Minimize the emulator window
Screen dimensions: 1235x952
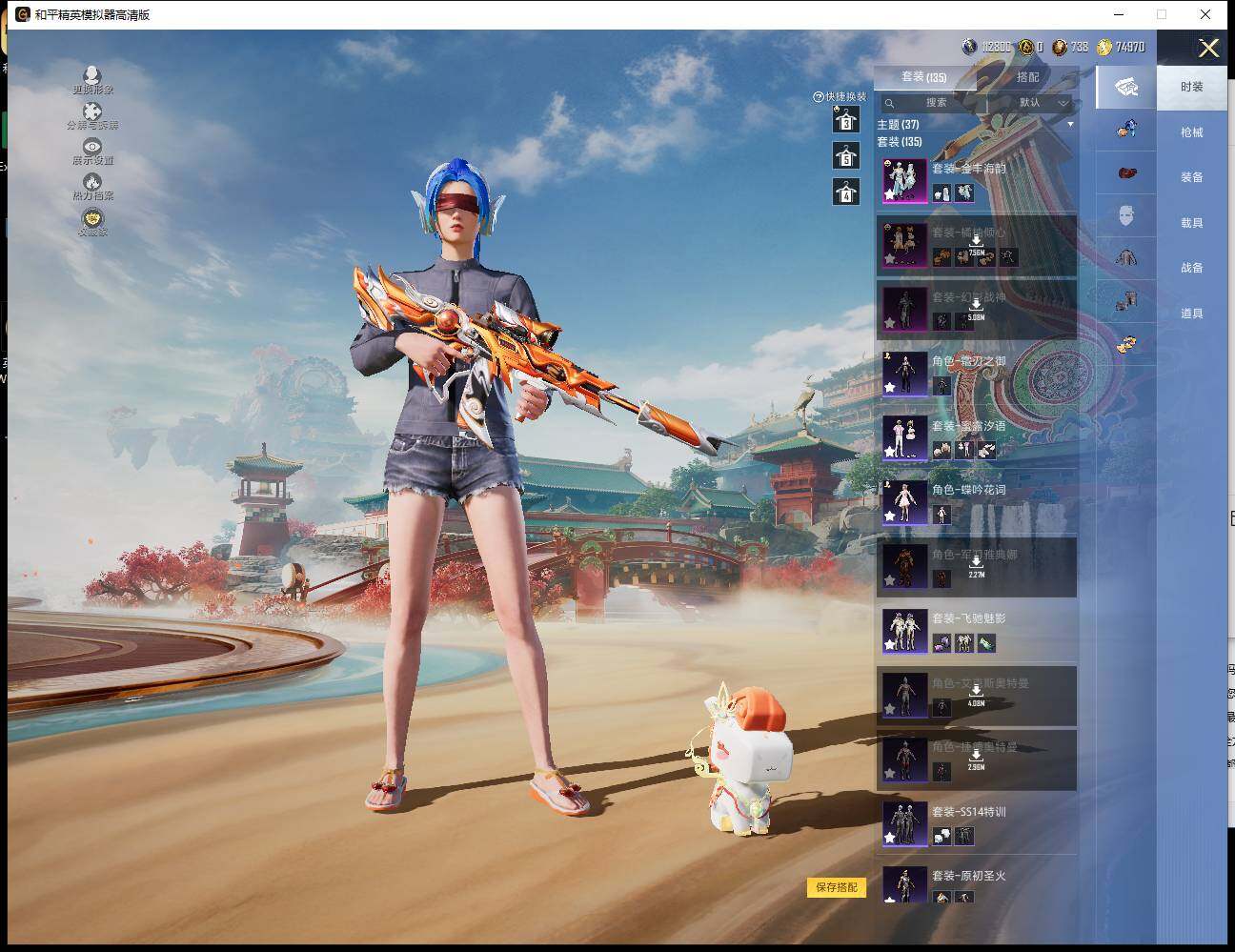[x=1117, y=14]
